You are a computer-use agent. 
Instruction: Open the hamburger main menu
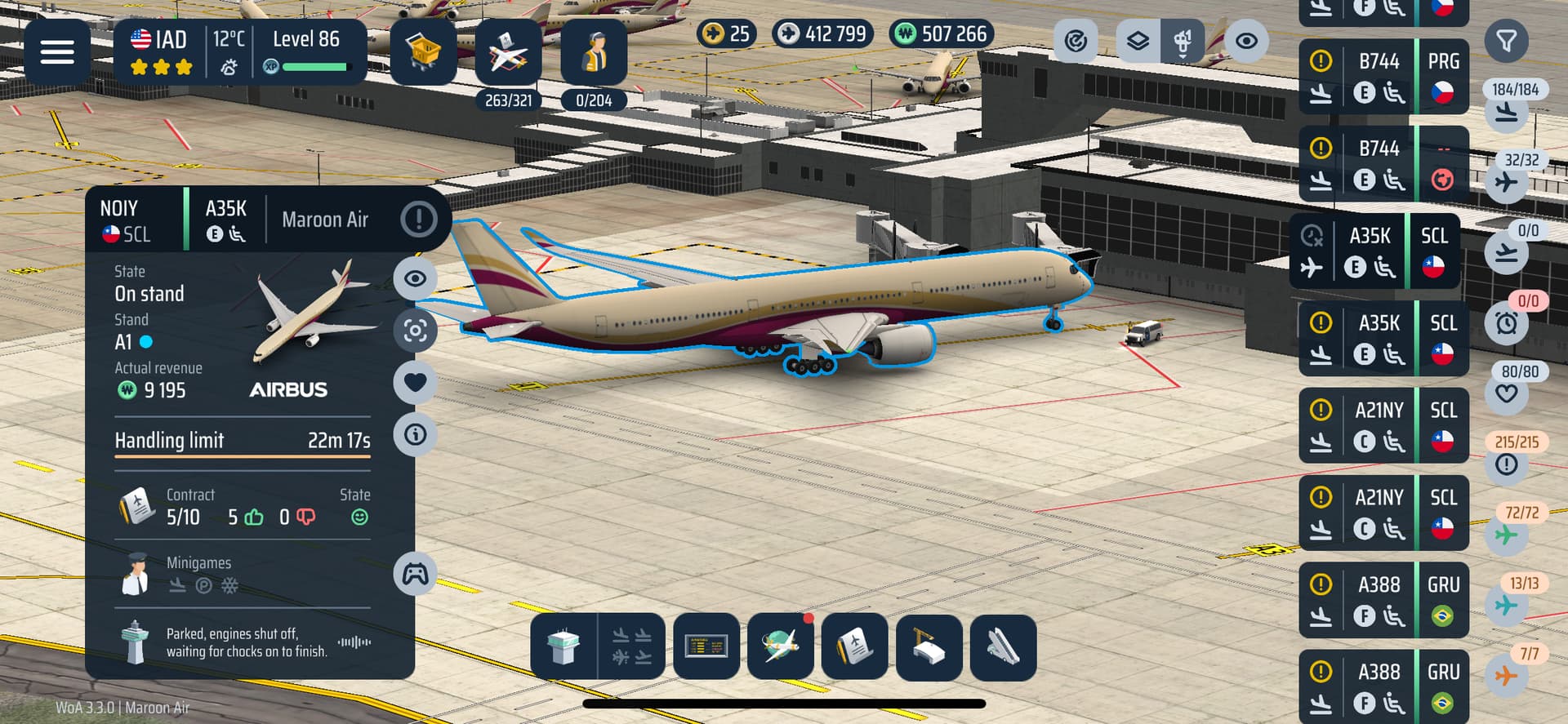[57, 52]
